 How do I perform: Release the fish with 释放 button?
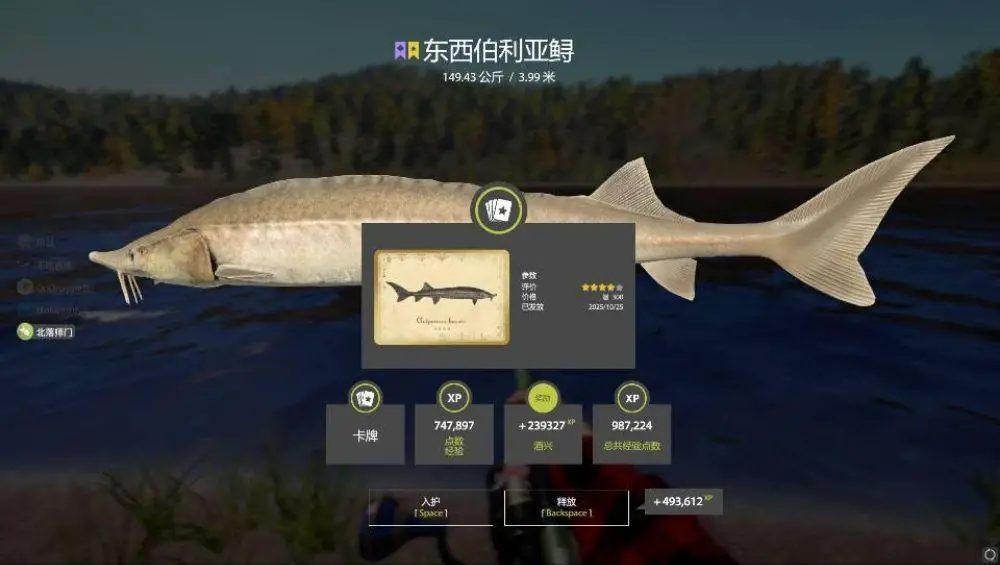(566, 506)
